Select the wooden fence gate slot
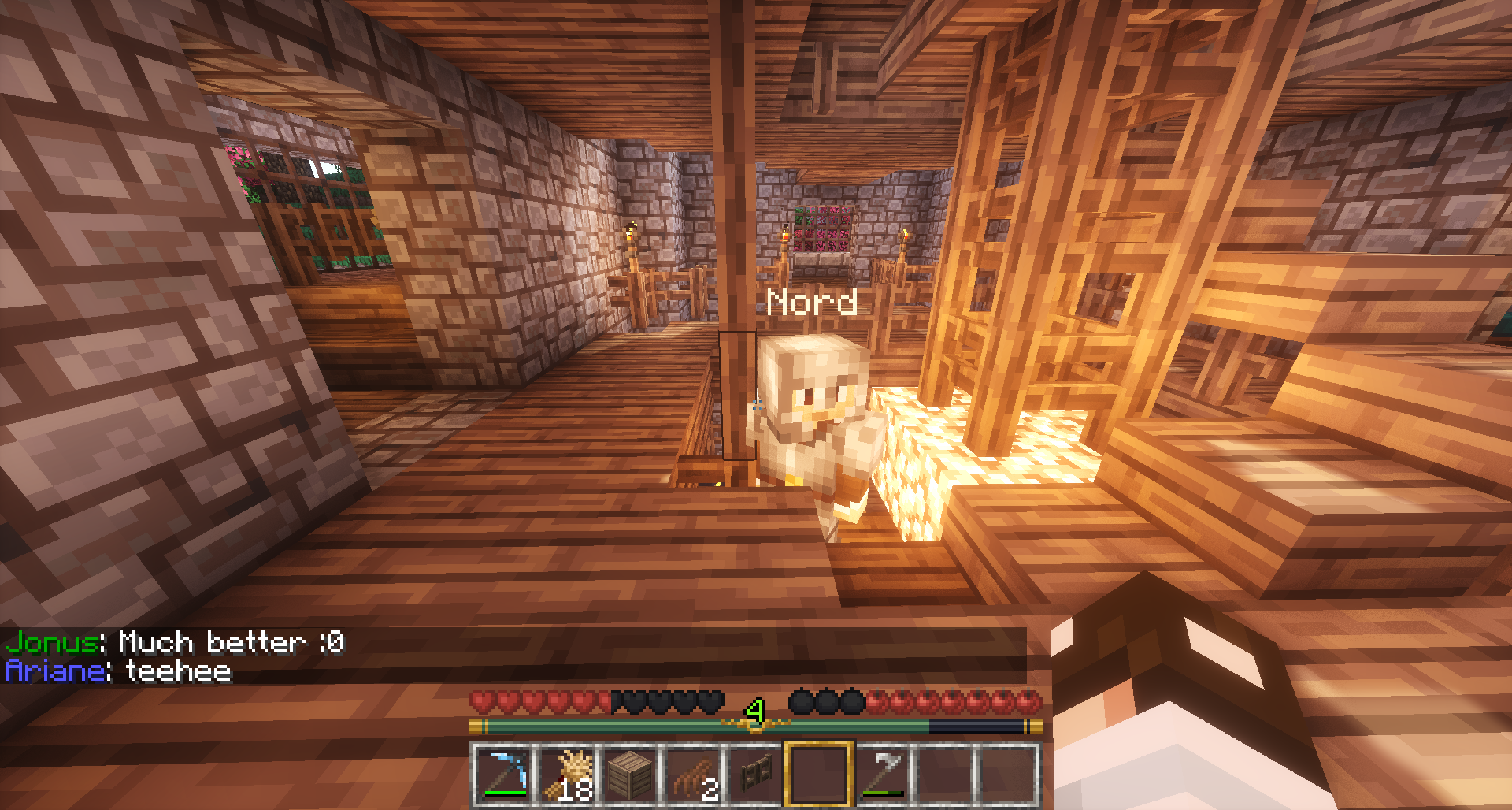Image resolution: width=1512 pixels, height=810 pixels. pyautogui.click(x=755, y=774)
